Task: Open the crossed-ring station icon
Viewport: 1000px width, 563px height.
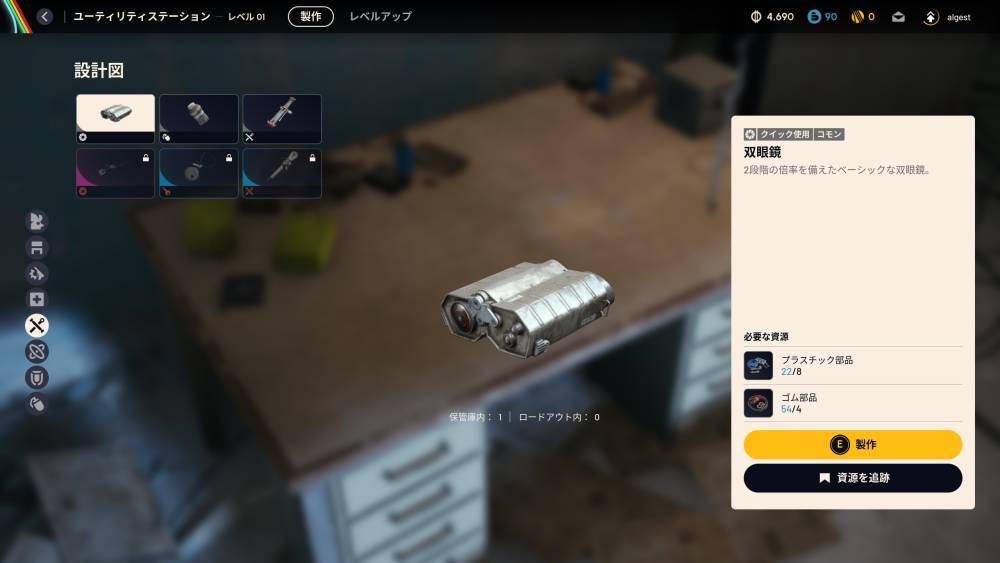Action: point(37,351)
